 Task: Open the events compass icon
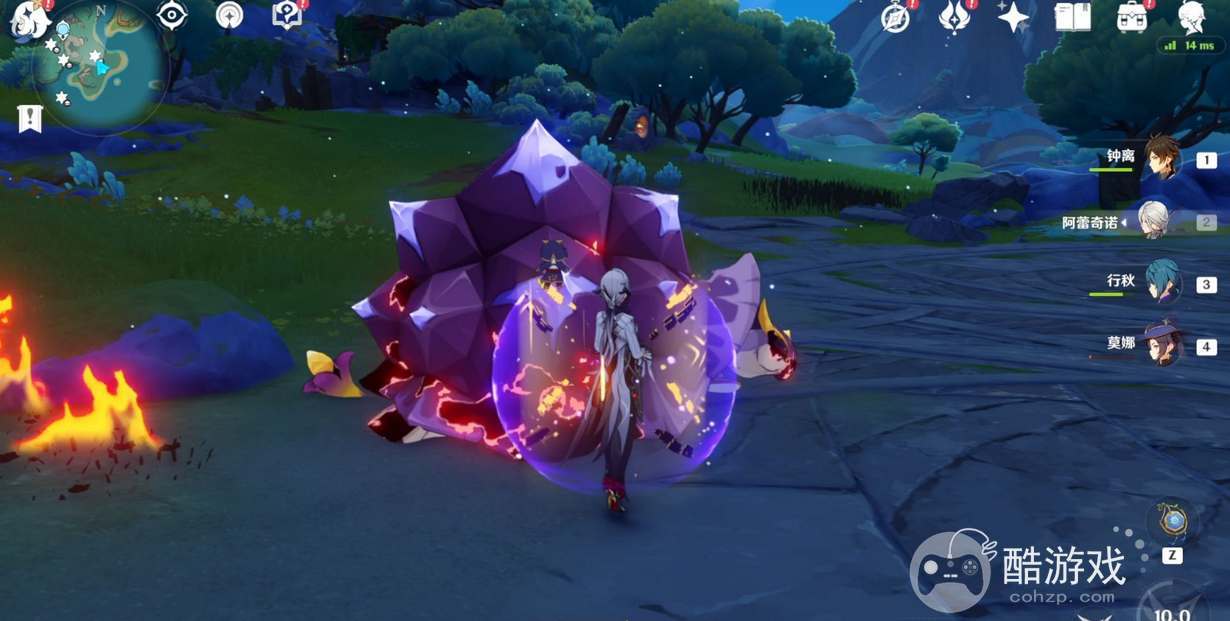(x=895, y=18)
